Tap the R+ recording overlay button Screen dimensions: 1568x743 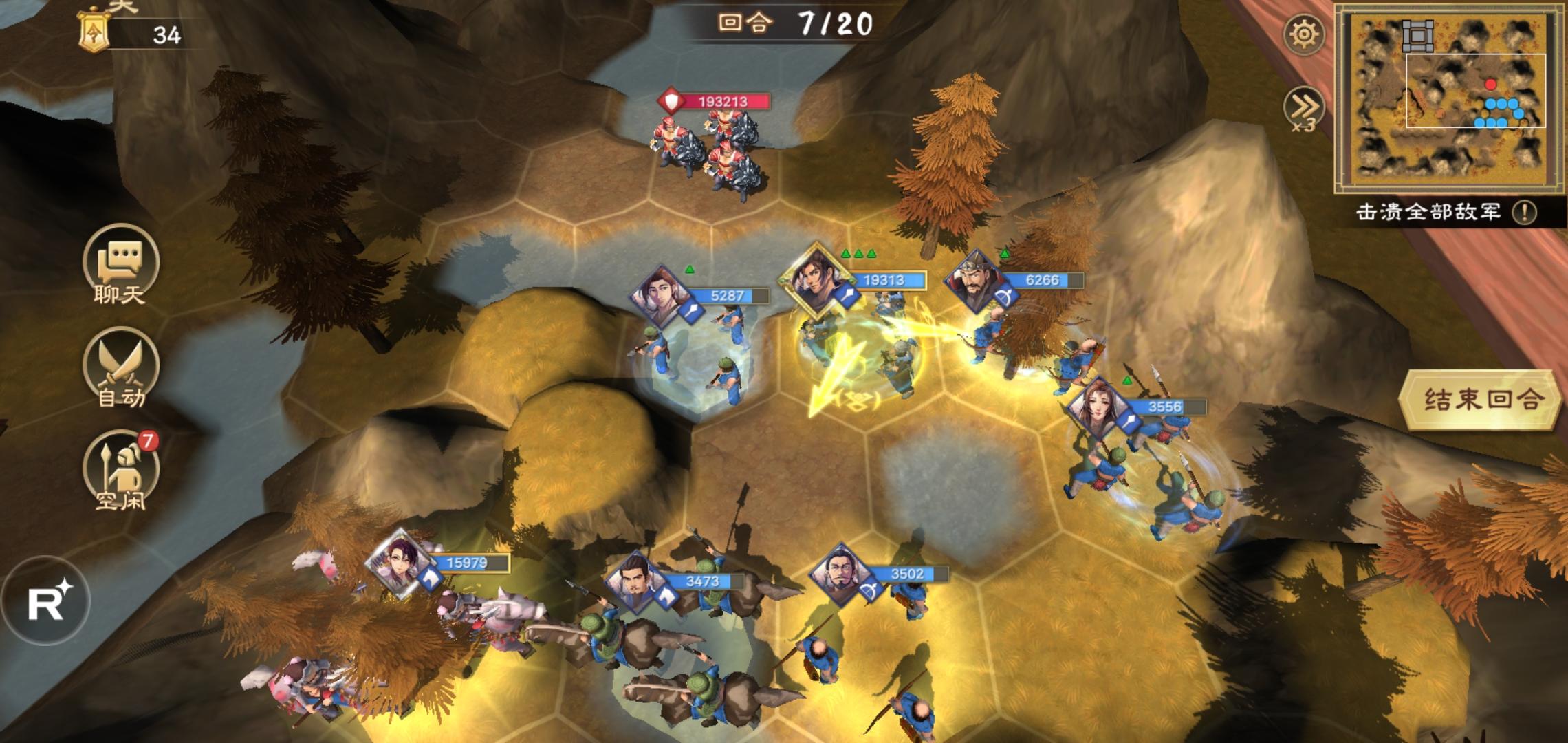click(47, 601)
